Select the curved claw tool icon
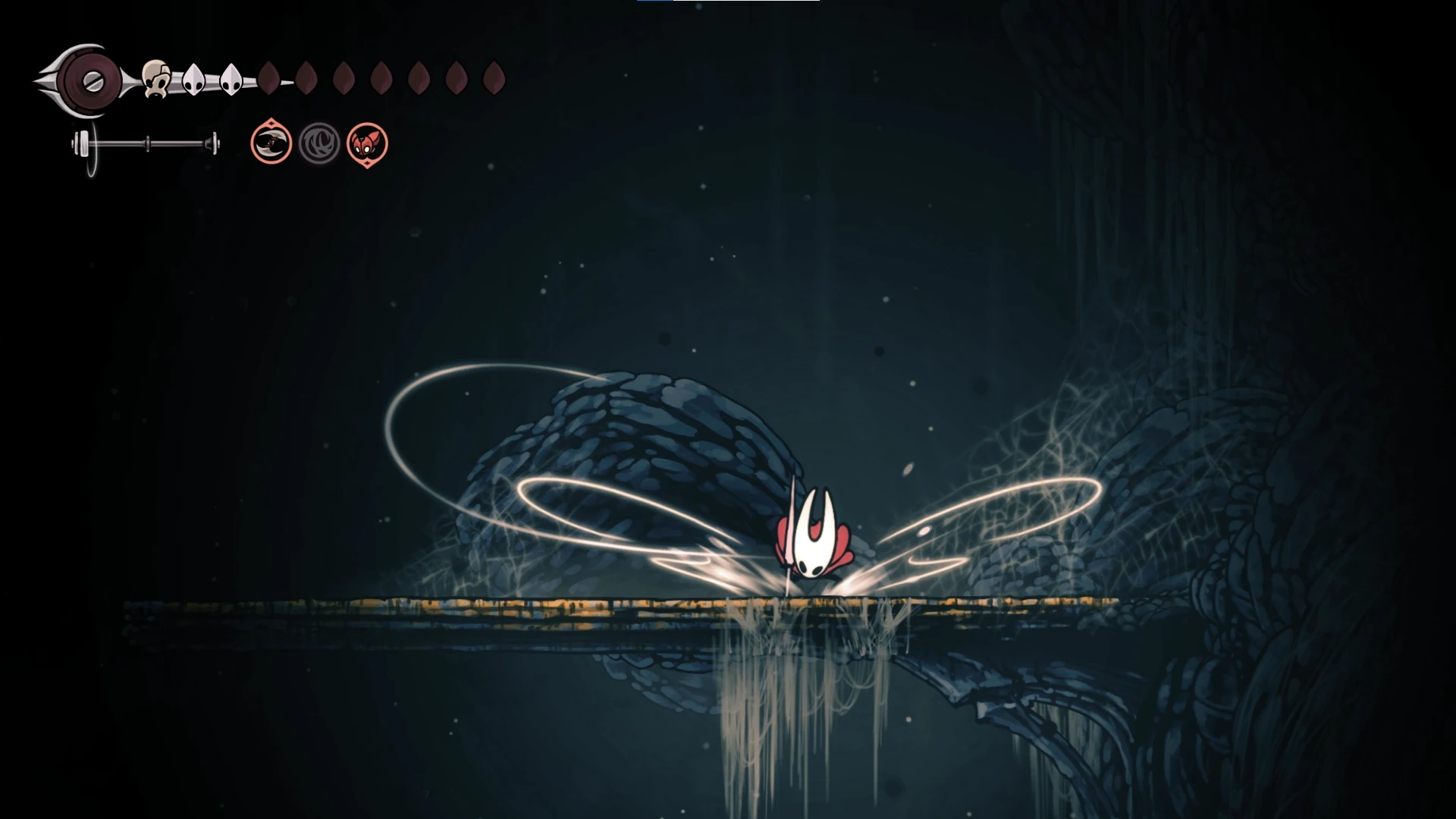 pyautogui.click(x=271, y=143)
